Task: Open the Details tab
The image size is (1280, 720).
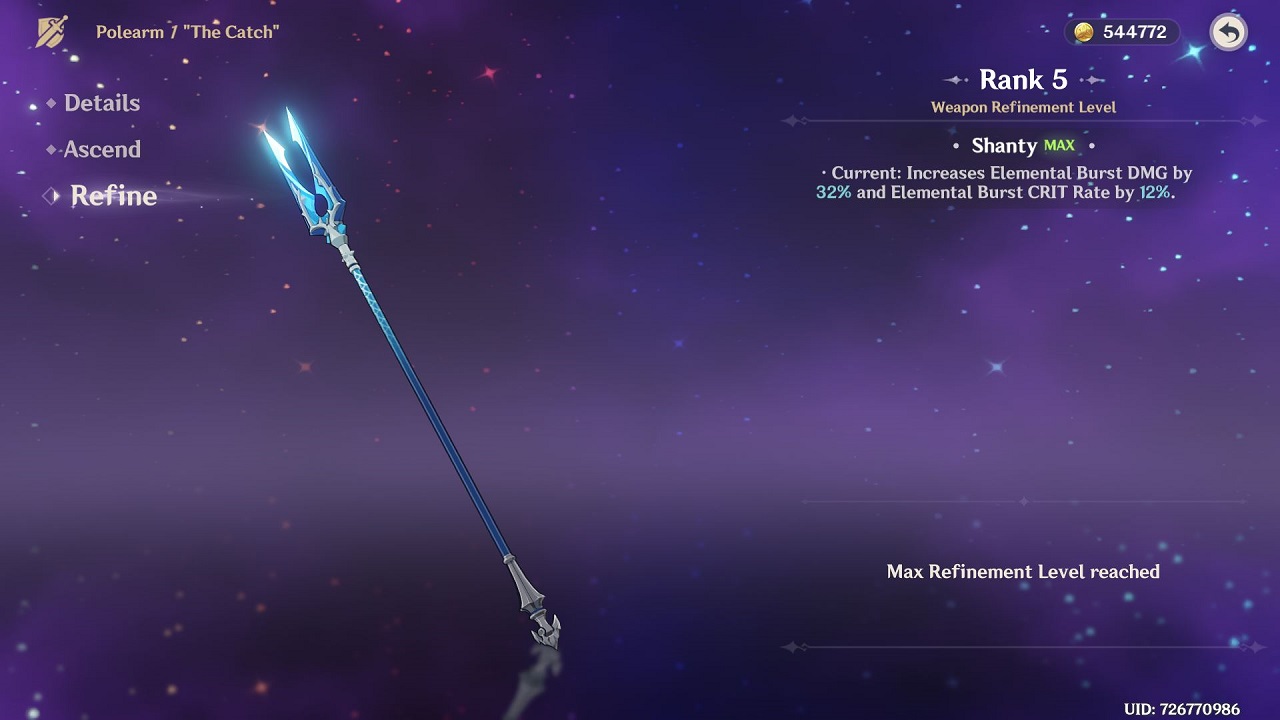Action: coord(101,103)
